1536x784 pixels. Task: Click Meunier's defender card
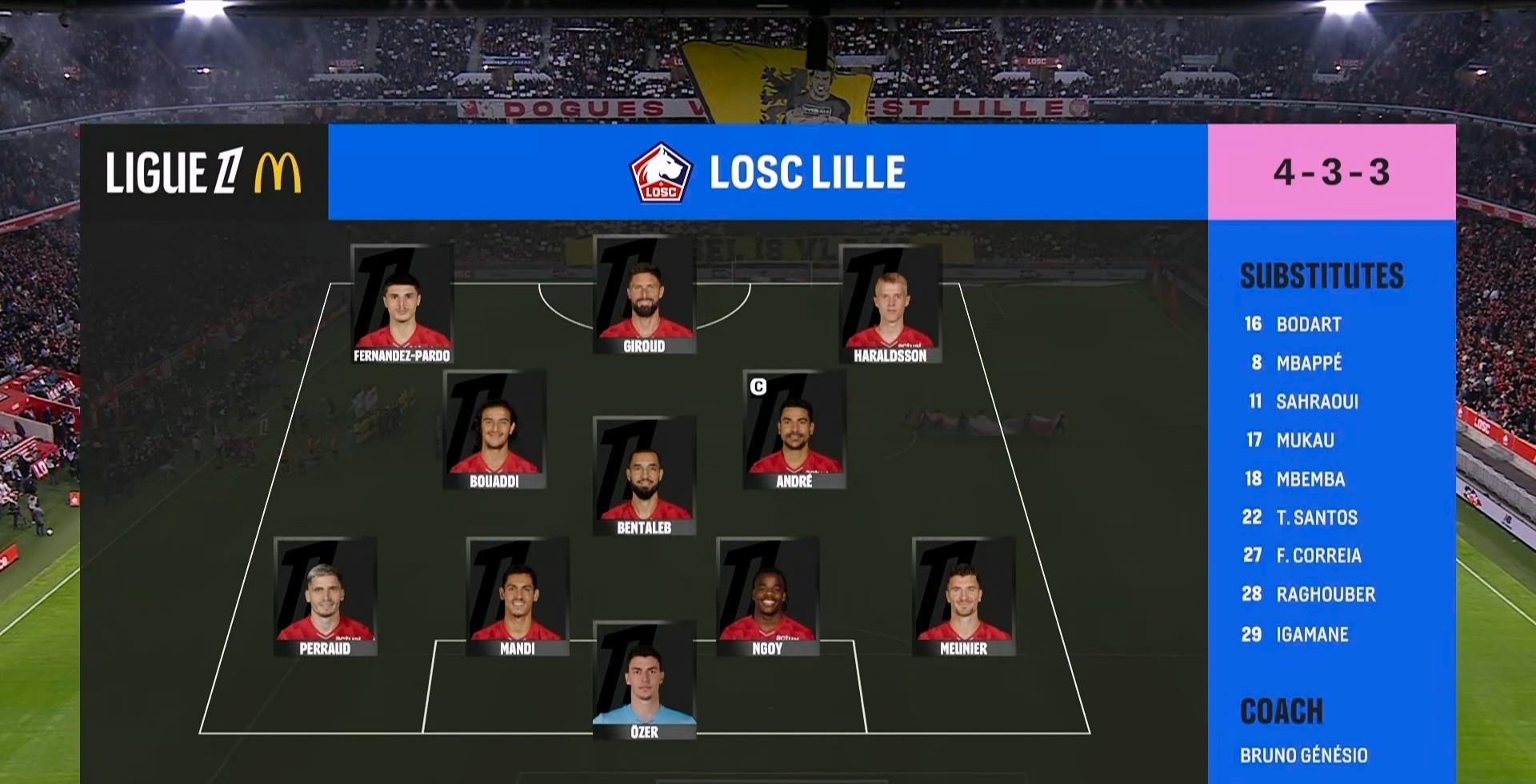[x=963, y=597]
